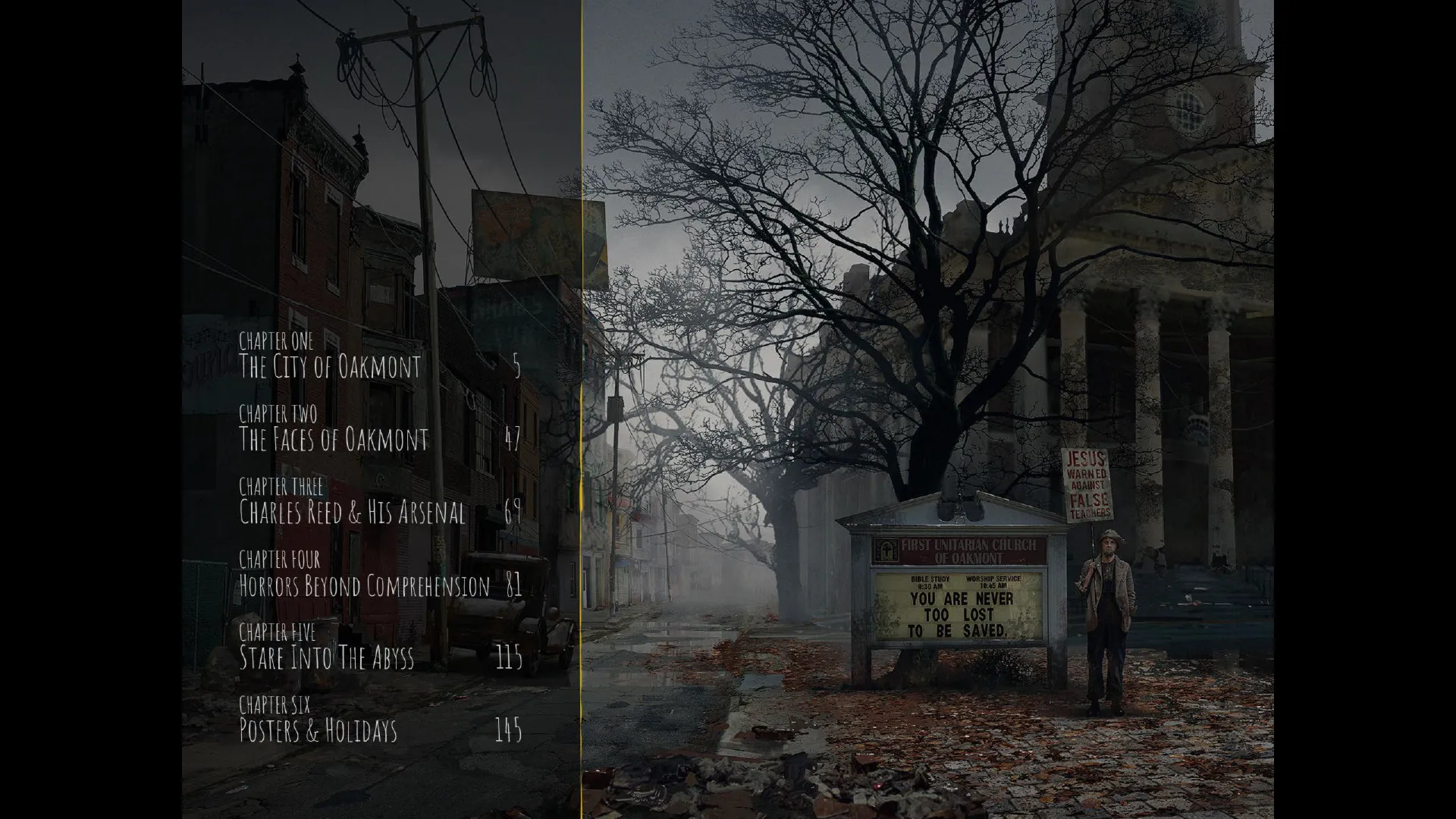Select Charles Reed & His Arsenal chapter
1456x819 pixels.
coord(352,513)
